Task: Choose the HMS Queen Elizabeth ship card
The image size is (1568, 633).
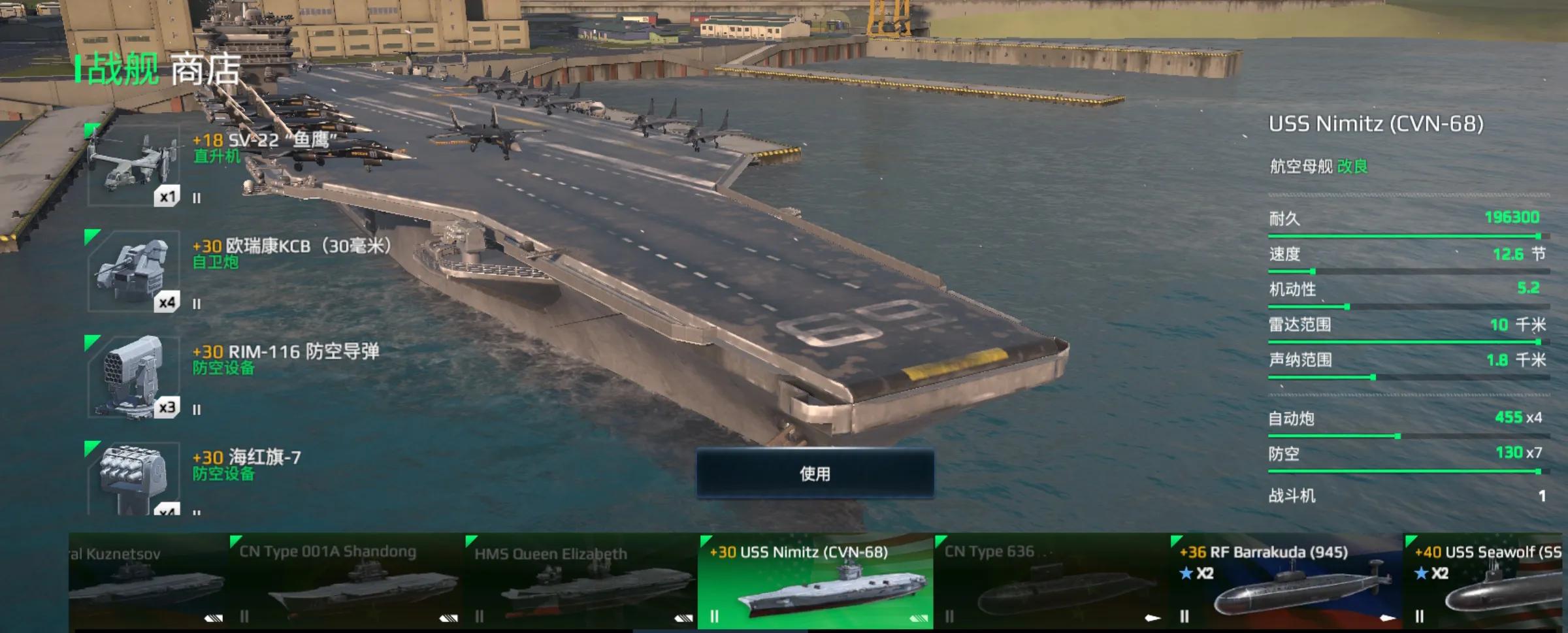Action: [x=580, y=581]
